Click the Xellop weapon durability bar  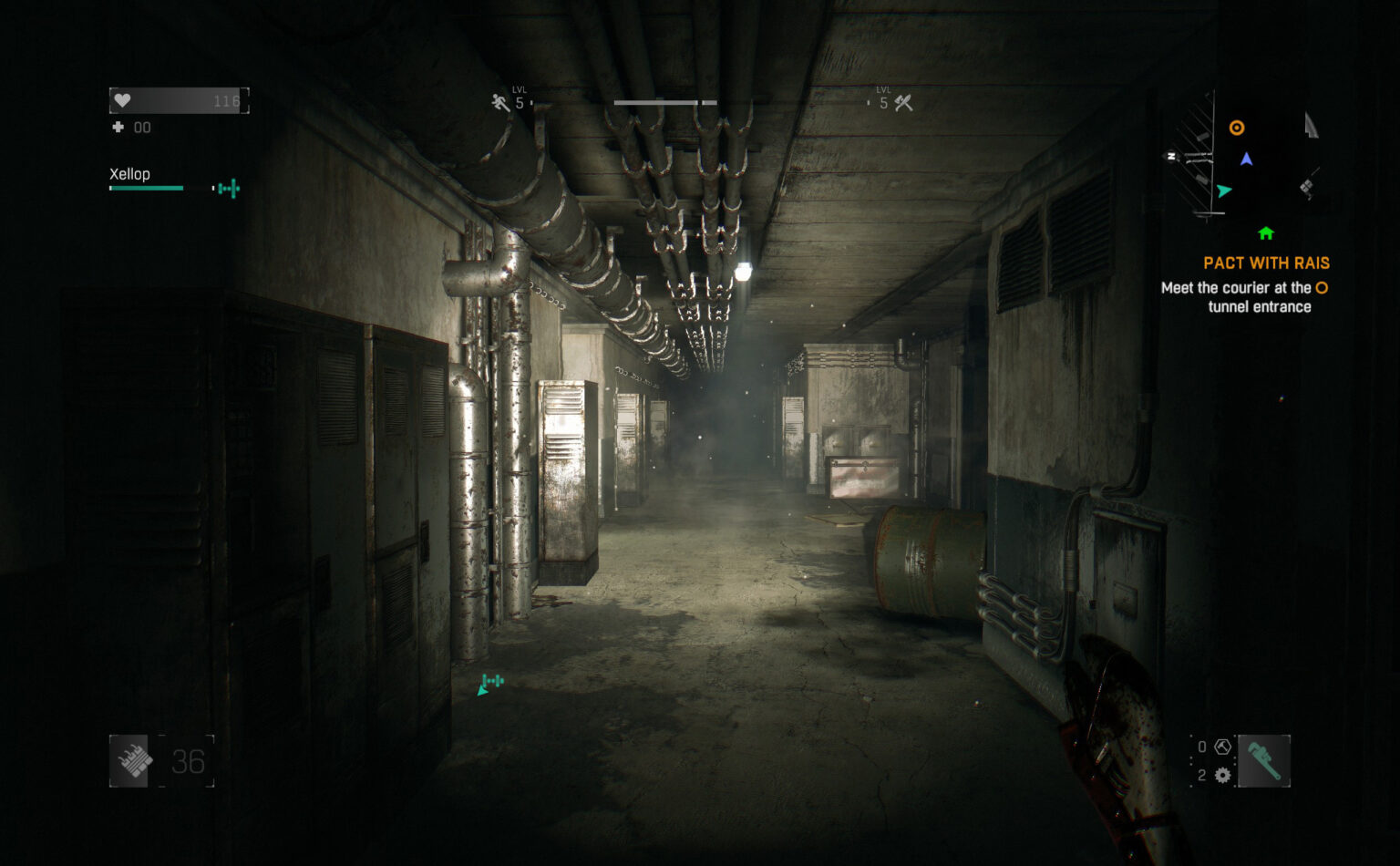(147, 189)
